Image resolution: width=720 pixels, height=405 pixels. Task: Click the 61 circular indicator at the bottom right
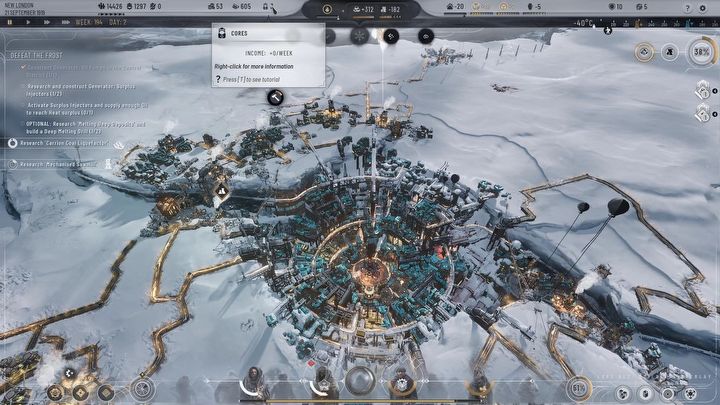[580, 388]
